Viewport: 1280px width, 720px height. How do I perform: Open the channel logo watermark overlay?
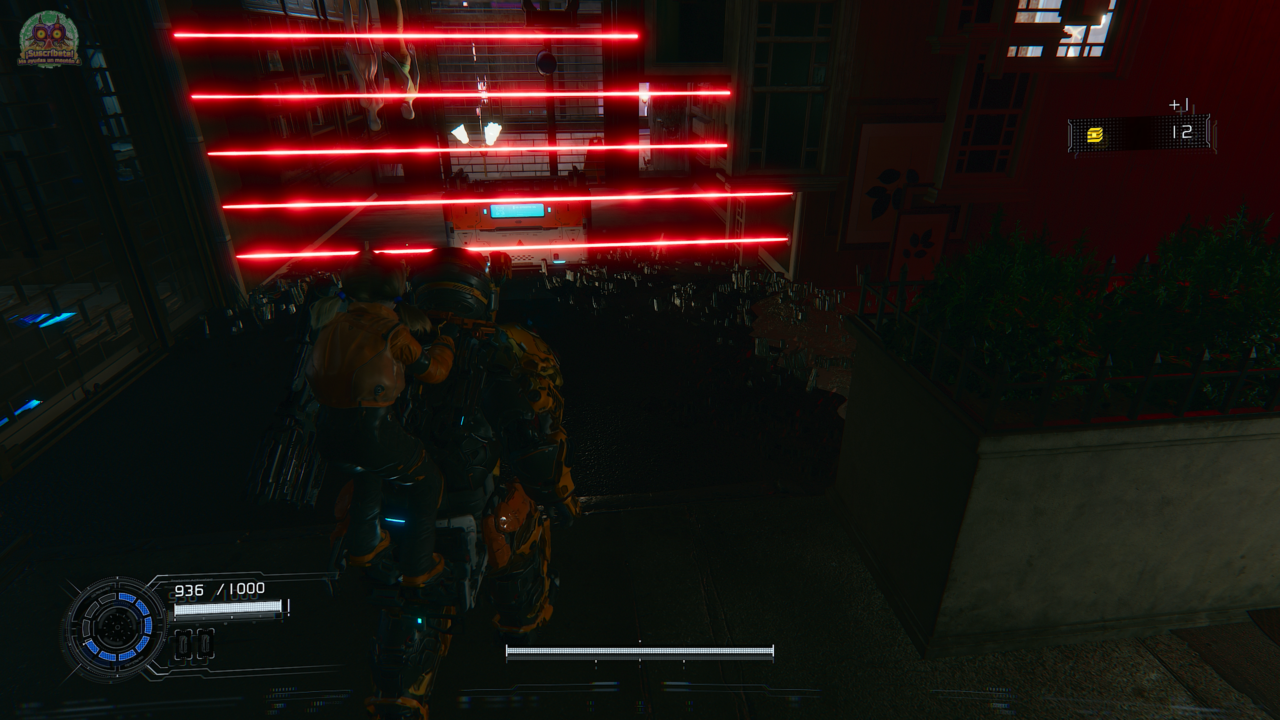[x=49, y=40]
